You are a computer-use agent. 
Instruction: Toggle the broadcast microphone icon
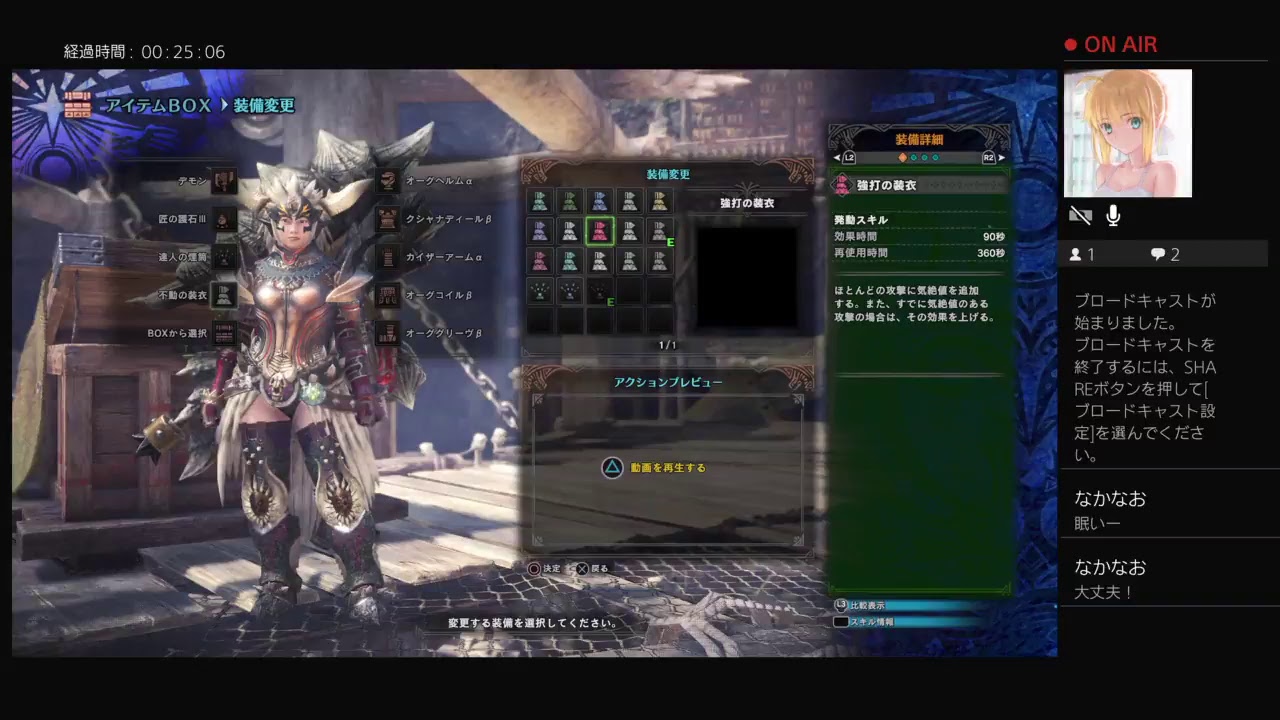pyautogui.click(x=1113, y=216)
